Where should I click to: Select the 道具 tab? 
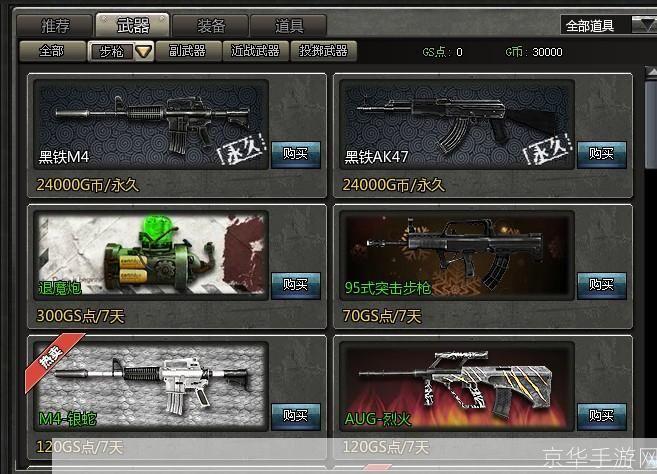click(x=289, y=26)
